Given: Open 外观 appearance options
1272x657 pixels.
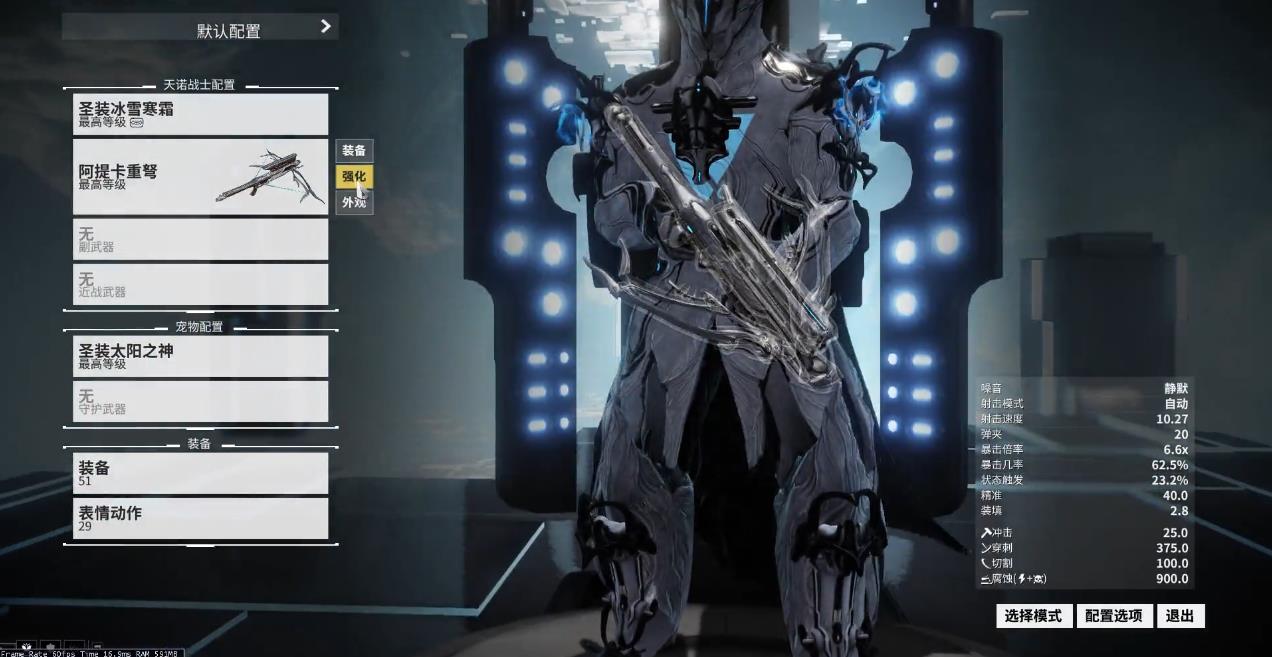Looking at the screenshot, I should click(x=354, y=203).
